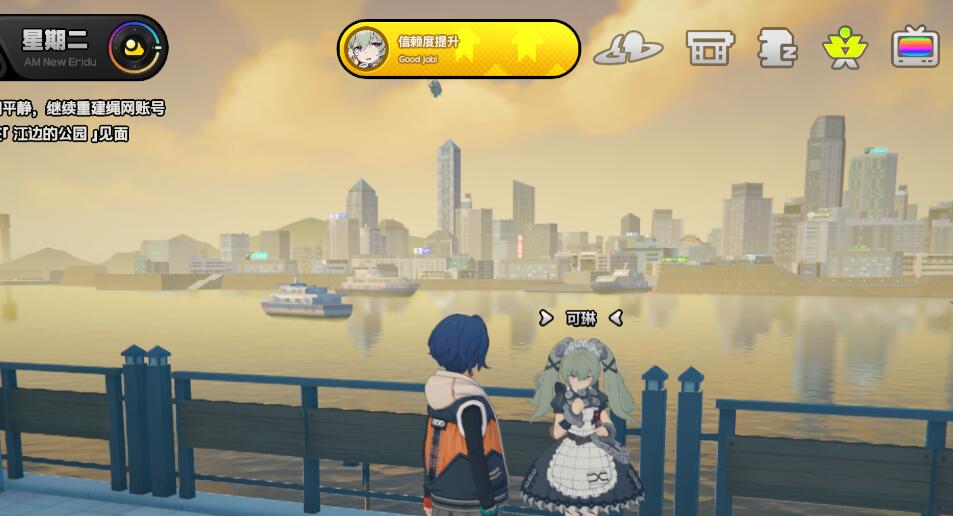Open the notebook icon marked Z
This screenshot has height=516, width=953.
point(776,47)
